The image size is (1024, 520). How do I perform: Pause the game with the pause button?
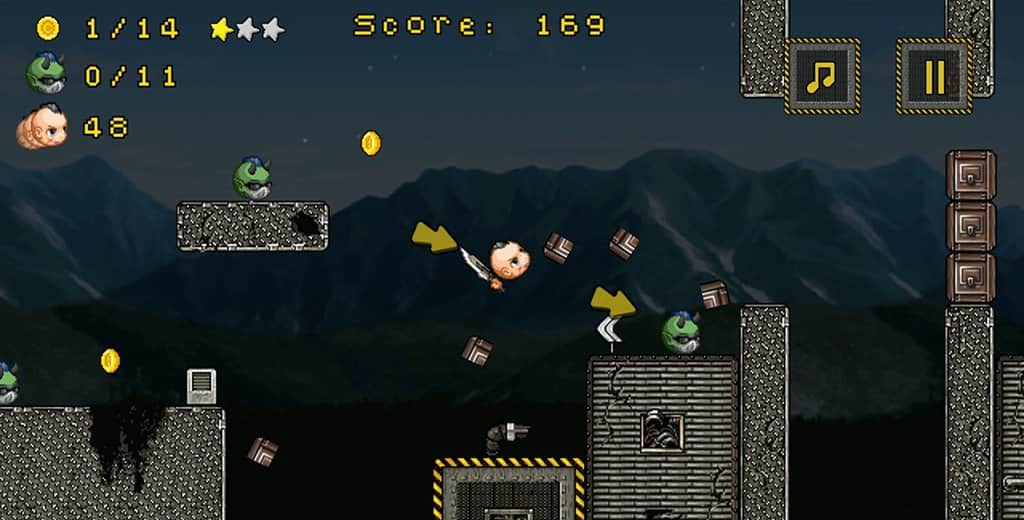click(933, 76)
